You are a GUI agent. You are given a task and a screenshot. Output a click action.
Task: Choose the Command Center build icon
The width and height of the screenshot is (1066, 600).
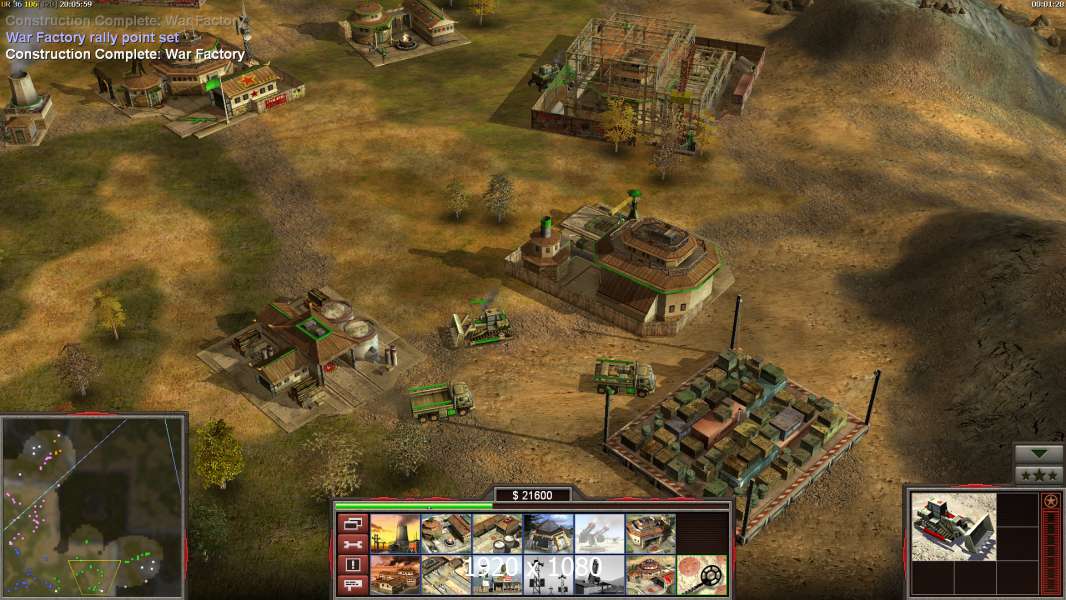[650, 575]
